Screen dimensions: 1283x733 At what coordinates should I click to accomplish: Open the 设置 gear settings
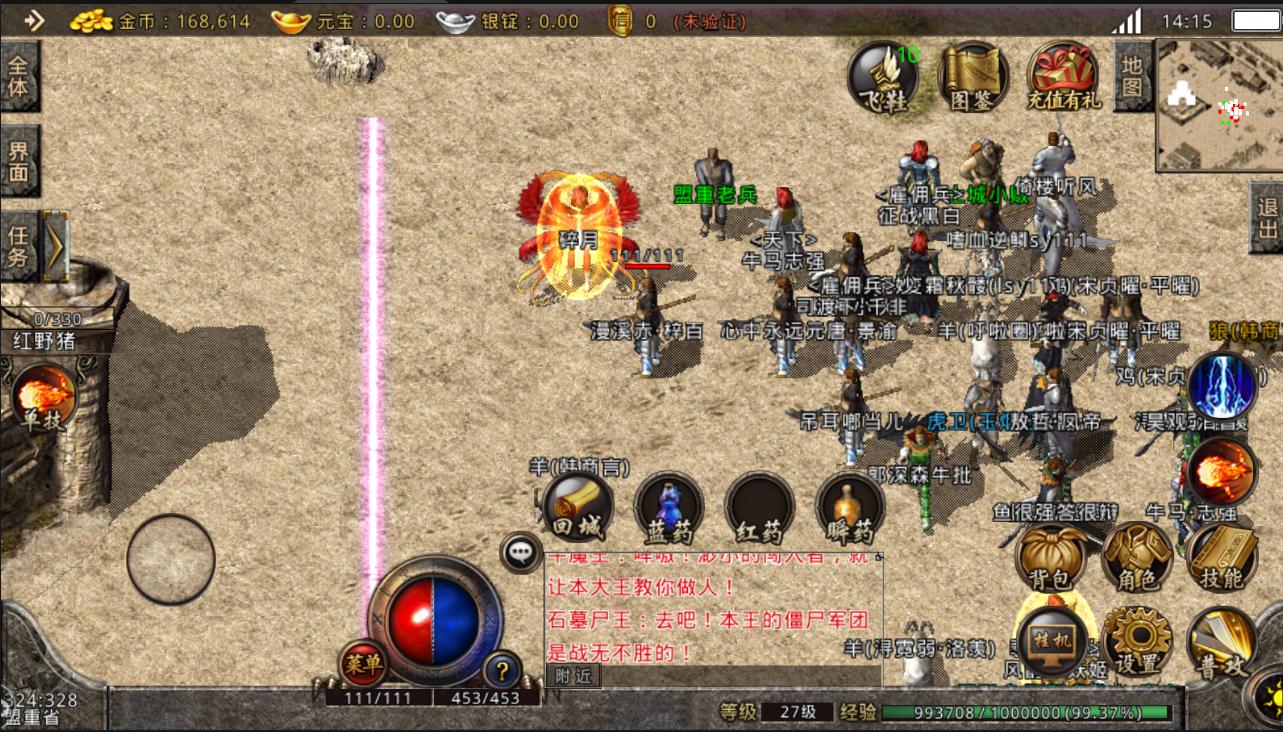pyautogui.click(x=1136, y=640)
